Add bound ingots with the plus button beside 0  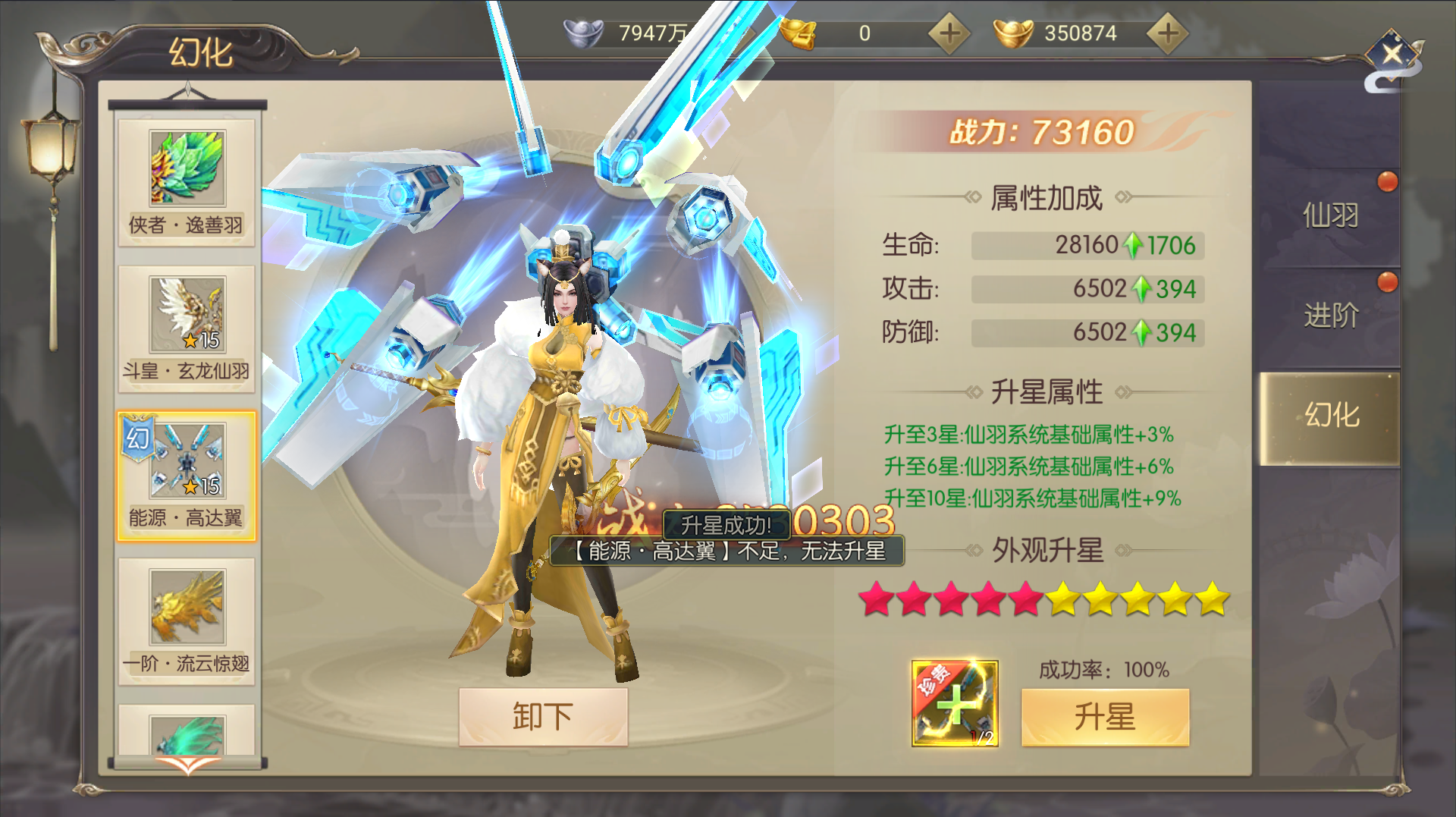pos(949,33)
